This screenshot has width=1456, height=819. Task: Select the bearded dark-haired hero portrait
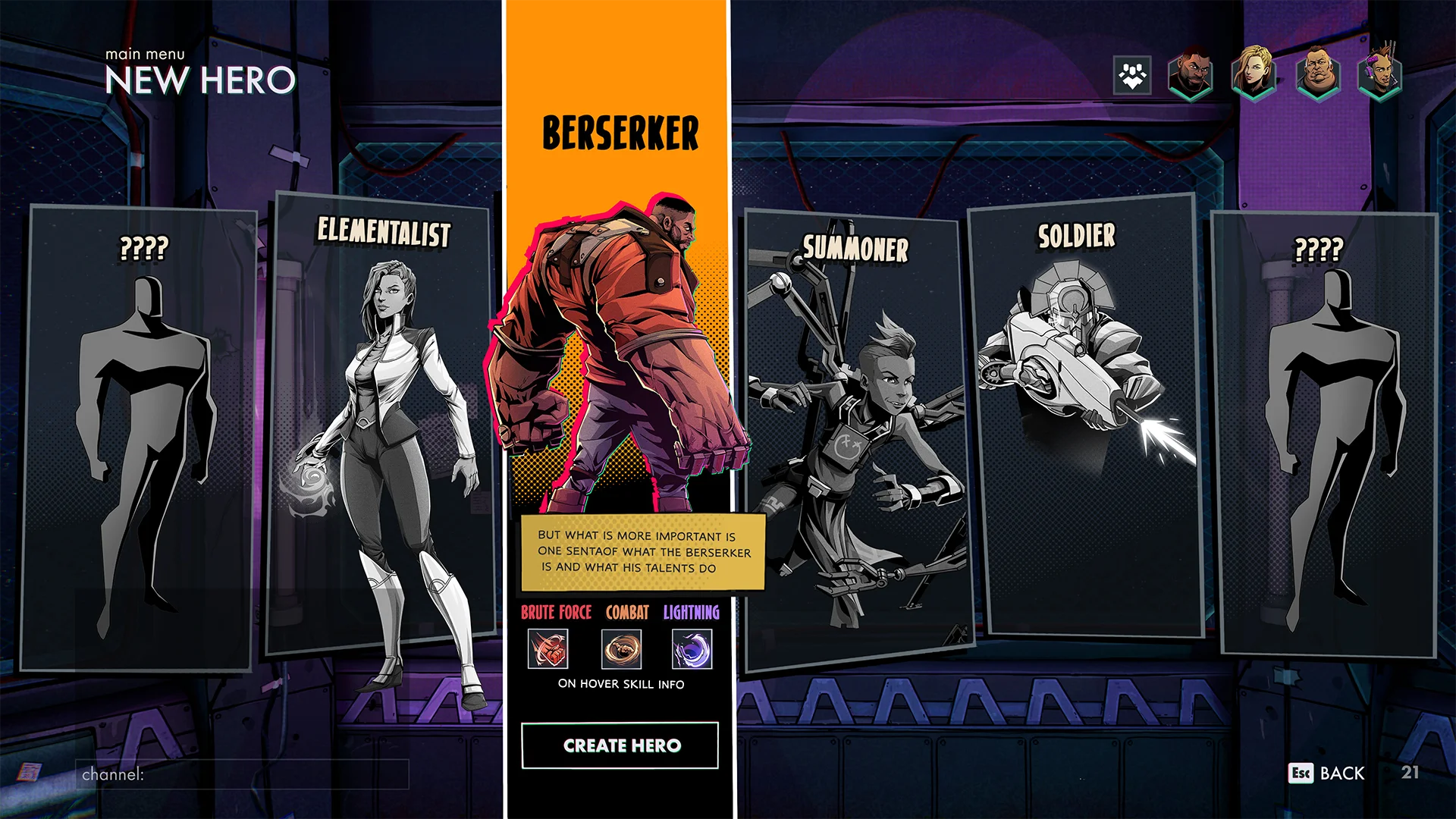[1191, 74]
